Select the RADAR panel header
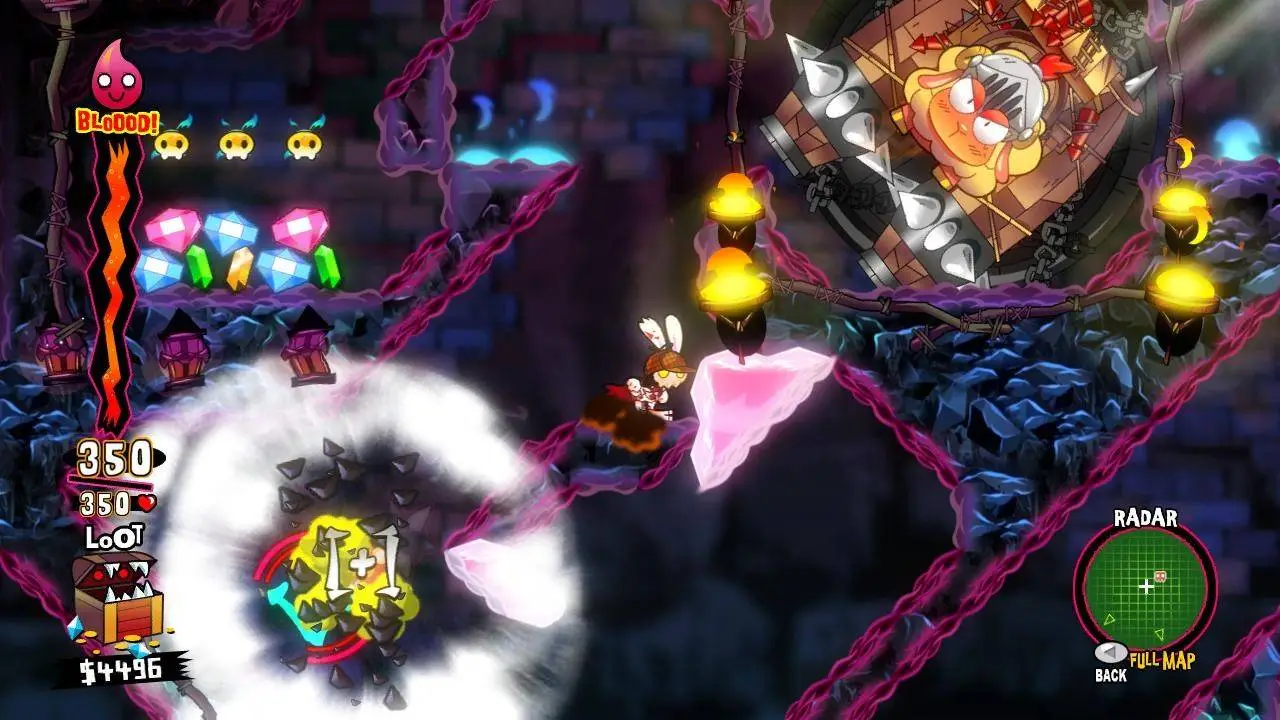The image size is (1280, 720). point(1146,517)
